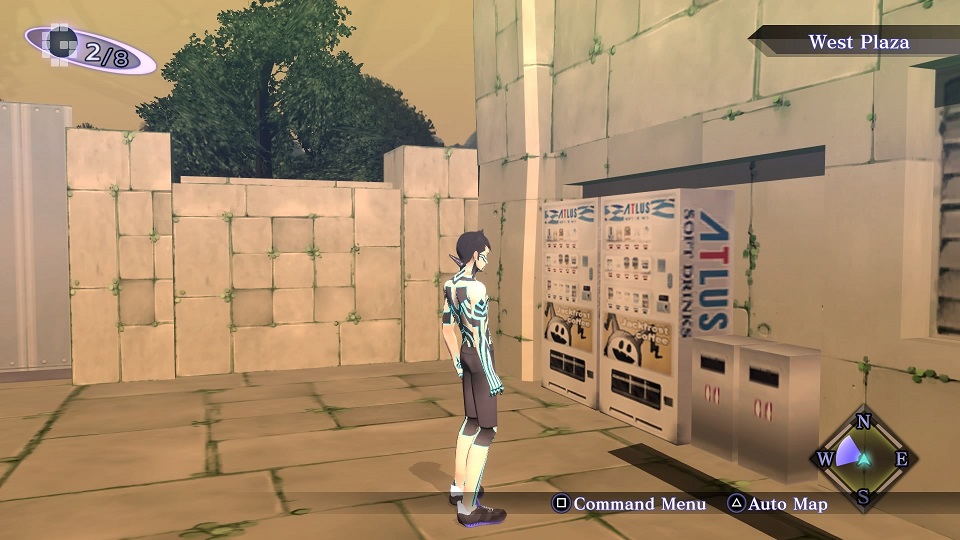
Task: Open the Auto Map
Action: point(777,504)
